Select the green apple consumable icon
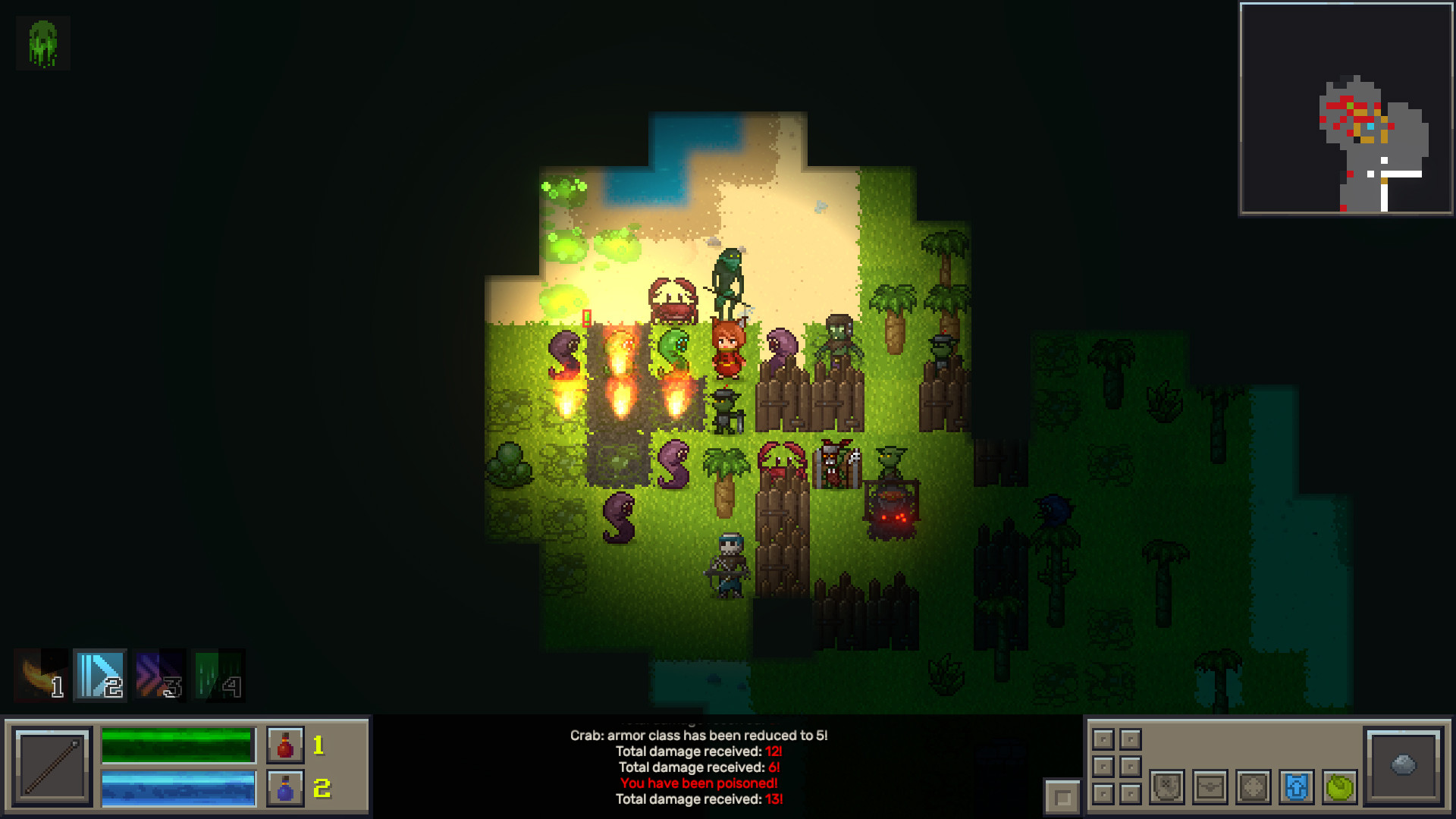Viewport: 1456px width, 819px height. point(1339,788)
